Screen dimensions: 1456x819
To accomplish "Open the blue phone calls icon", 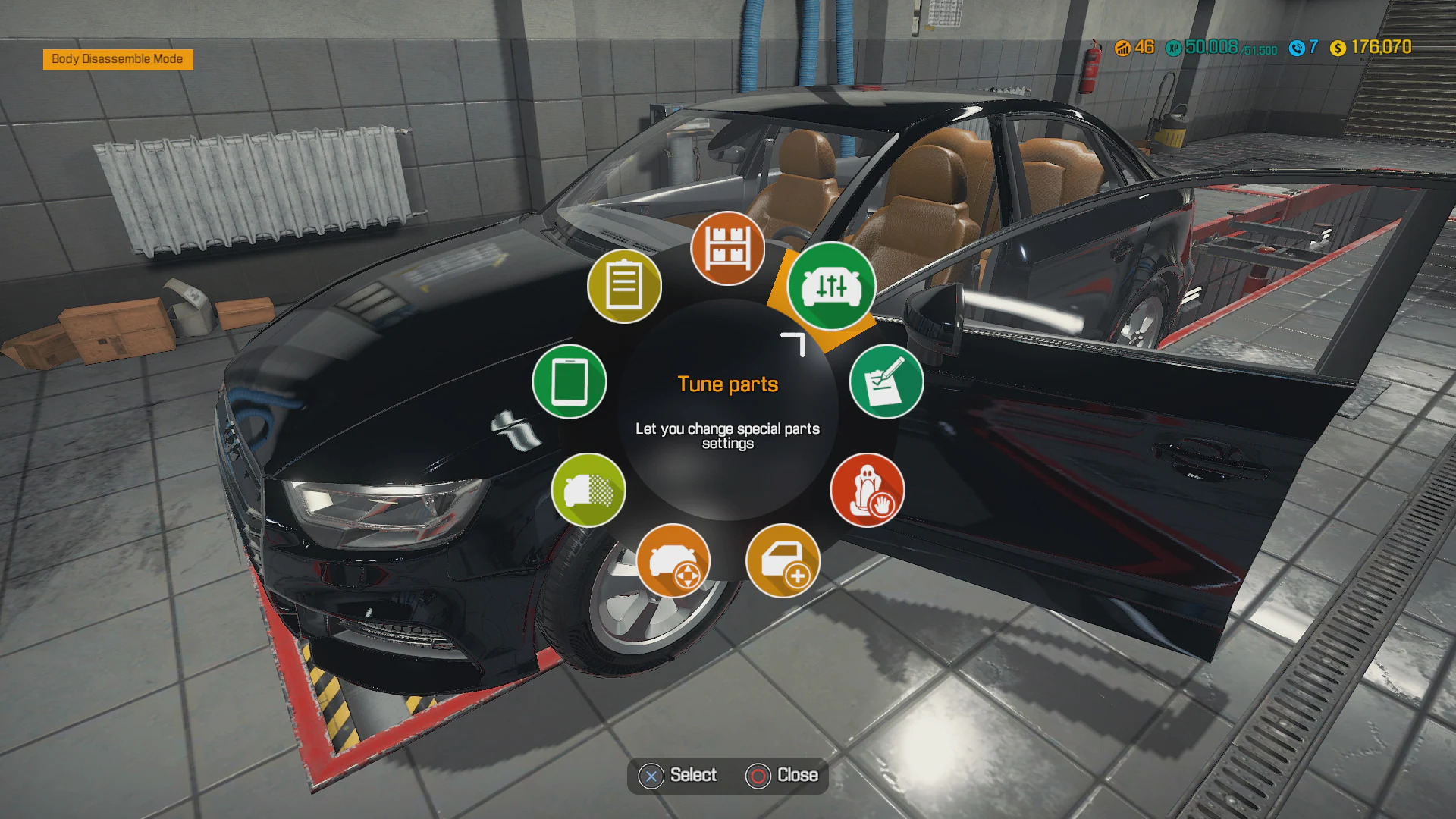I will click(1297, 47).
